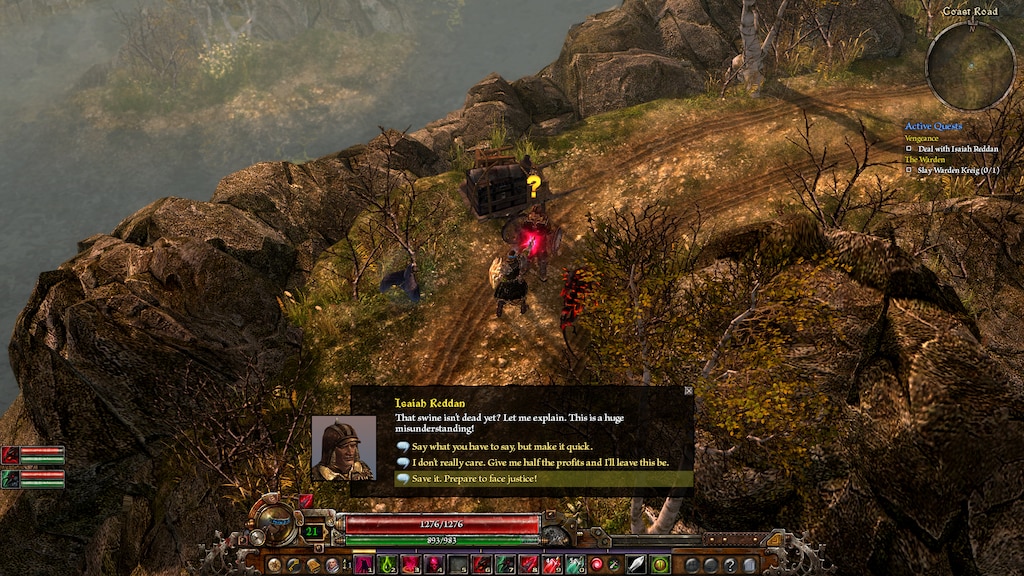The height and width of the screenshot is (576, 1024).
Task: Use the white feather skill icon
Action: pyautogui.click(x=636, y=565)
